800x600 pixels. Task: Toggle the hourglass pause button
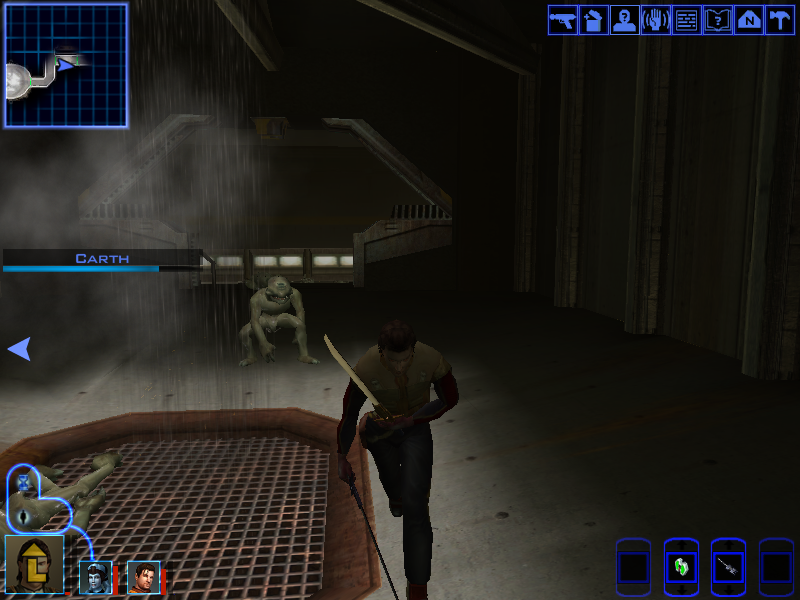click(x=24, y=483)
